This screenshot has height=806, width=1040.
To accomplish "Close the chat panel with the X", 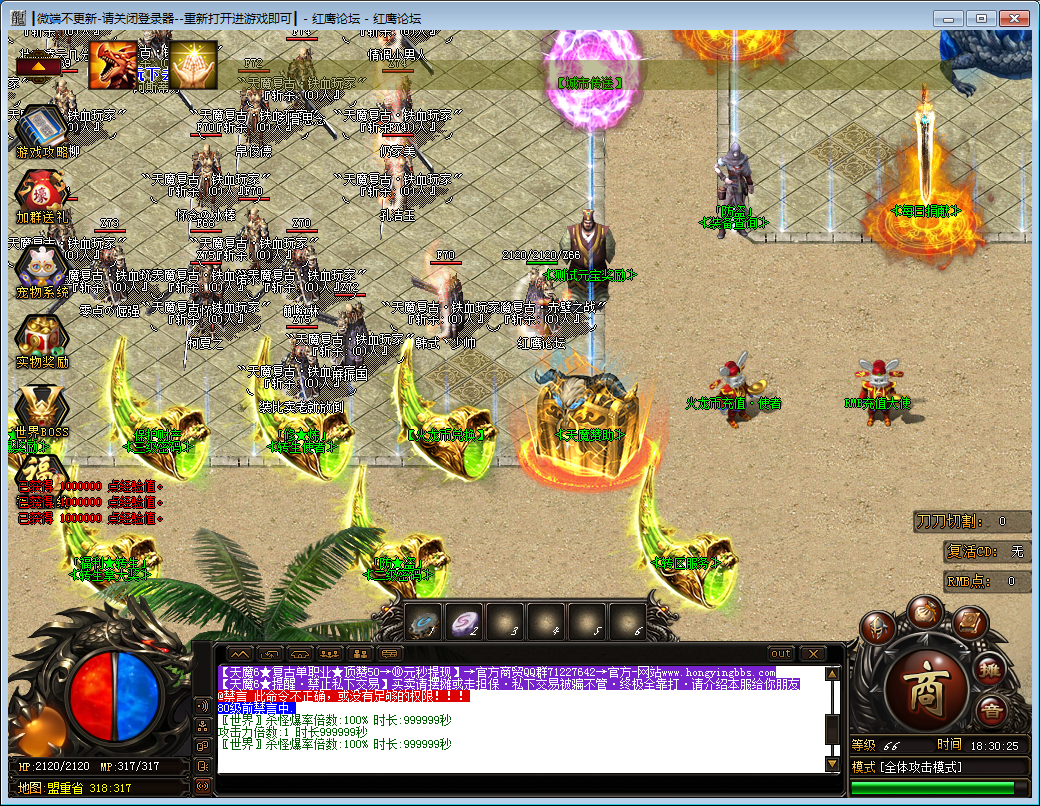I will click(x=811, y=653).
